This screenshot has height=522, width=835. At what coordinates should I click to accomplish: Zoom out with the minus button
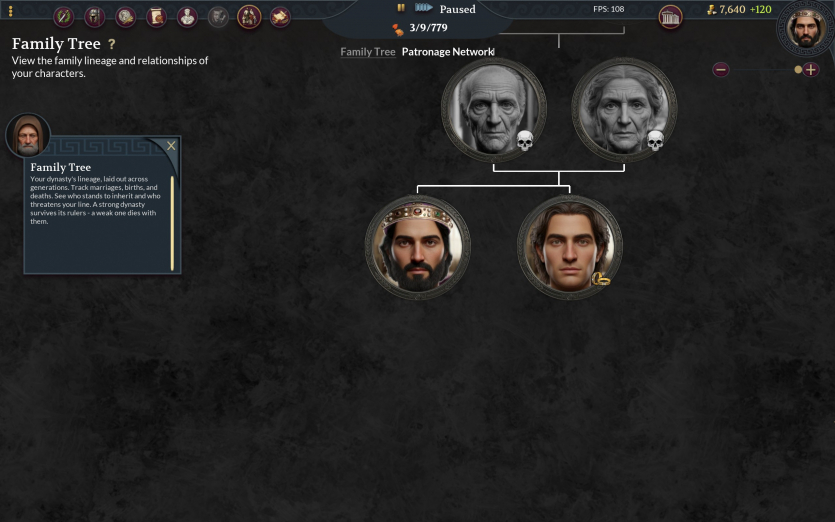(x=721, y=70)
